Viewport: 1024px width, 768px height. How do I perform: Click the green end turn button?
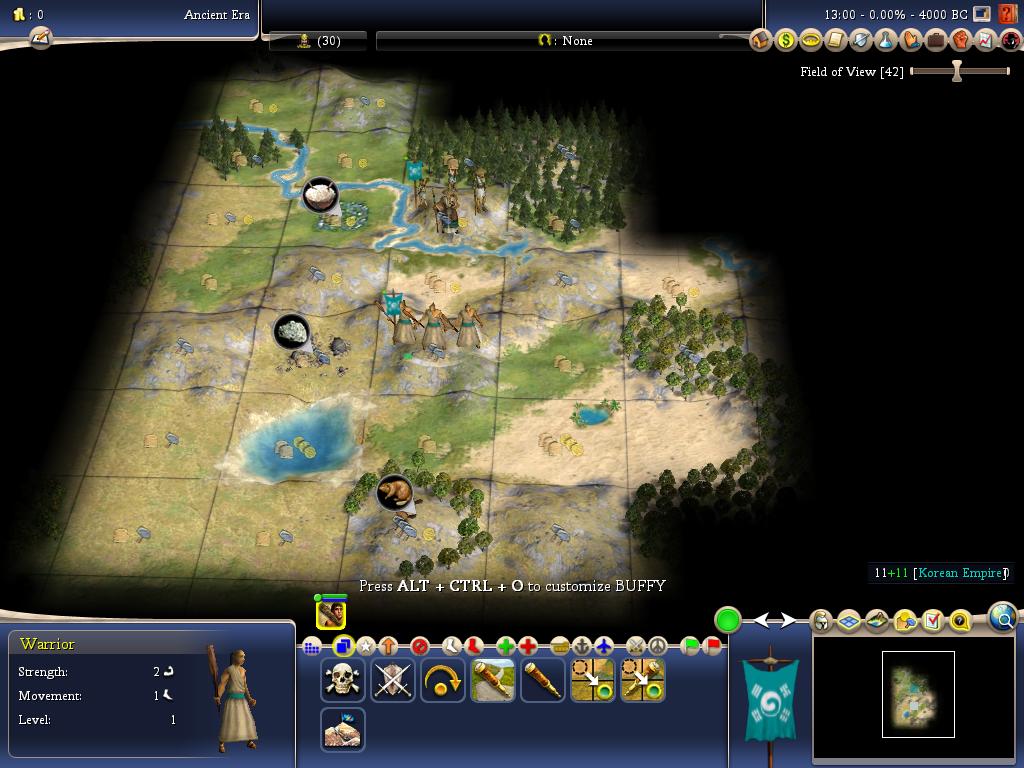728,620
